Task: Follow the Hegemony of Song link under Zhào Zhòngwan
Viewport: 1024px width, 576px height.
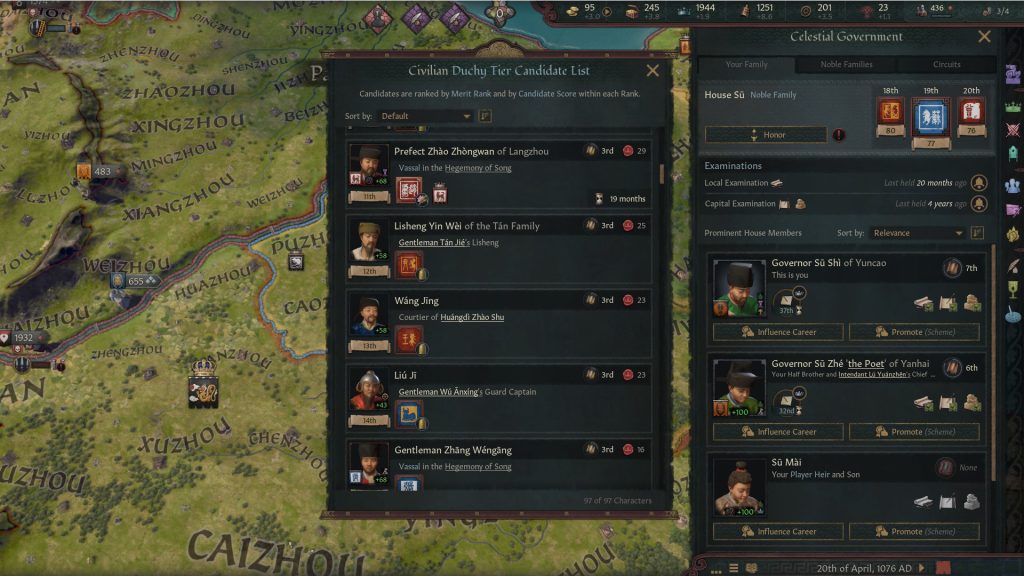Action: tap(478, 169)
